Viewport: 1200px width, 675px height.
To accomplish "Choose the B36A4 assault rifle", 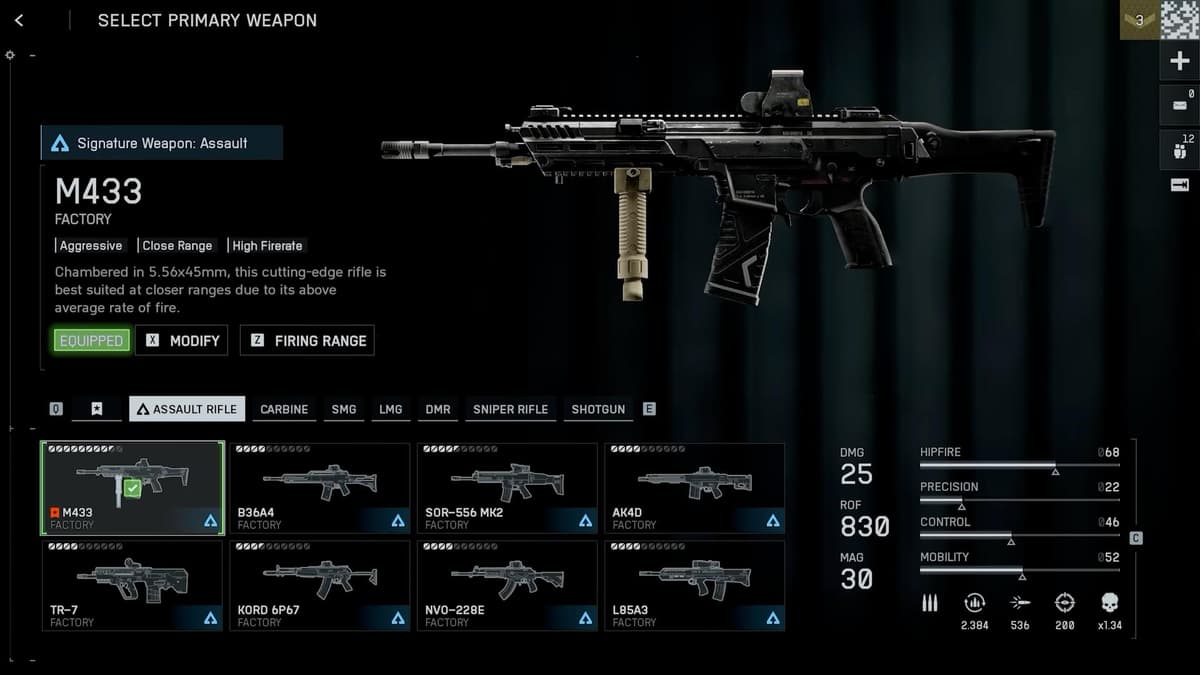I will tap(319, 487).
